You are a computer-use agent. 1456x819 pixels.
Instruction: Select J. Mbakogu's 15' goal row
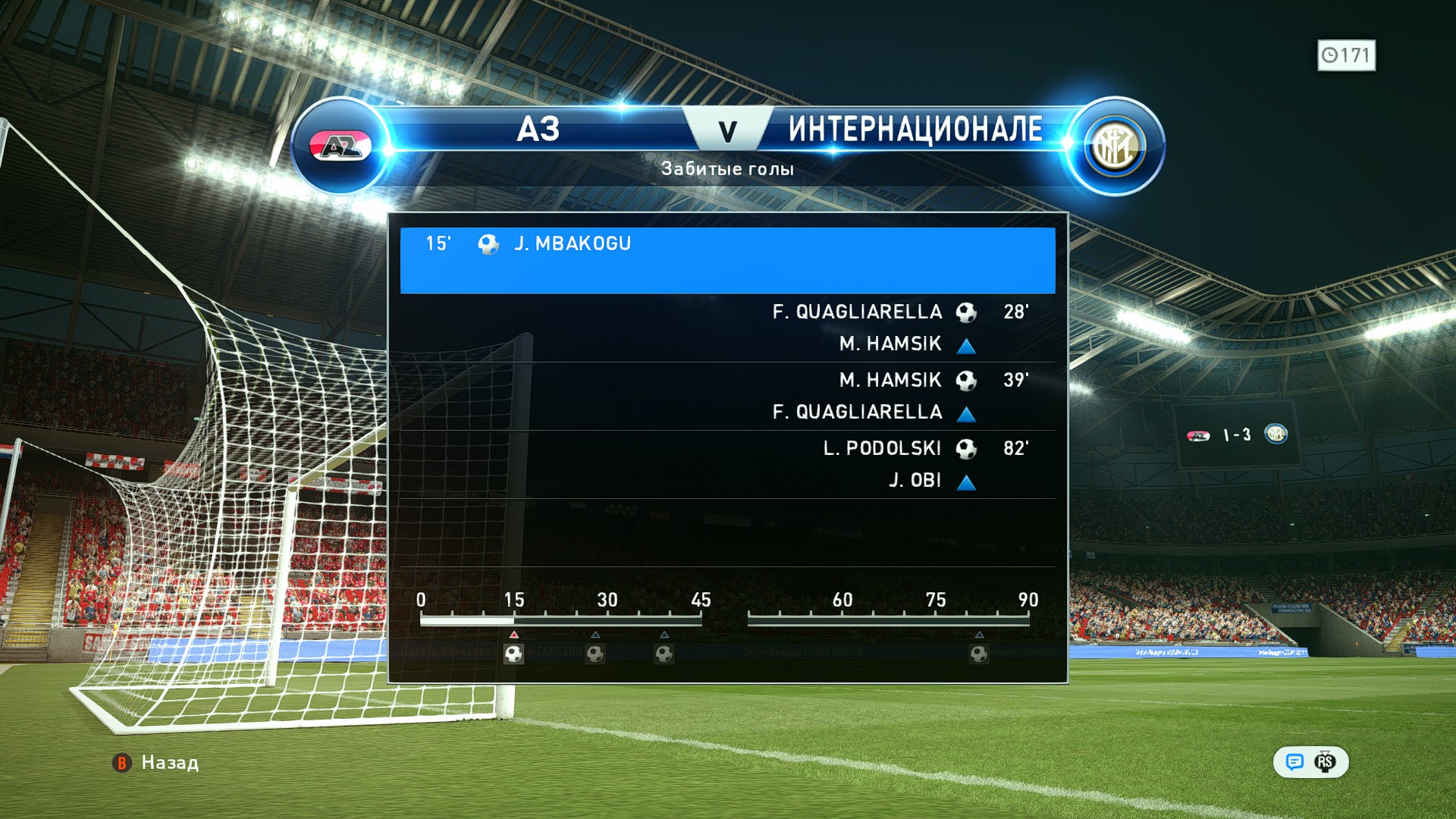(726, 259)
